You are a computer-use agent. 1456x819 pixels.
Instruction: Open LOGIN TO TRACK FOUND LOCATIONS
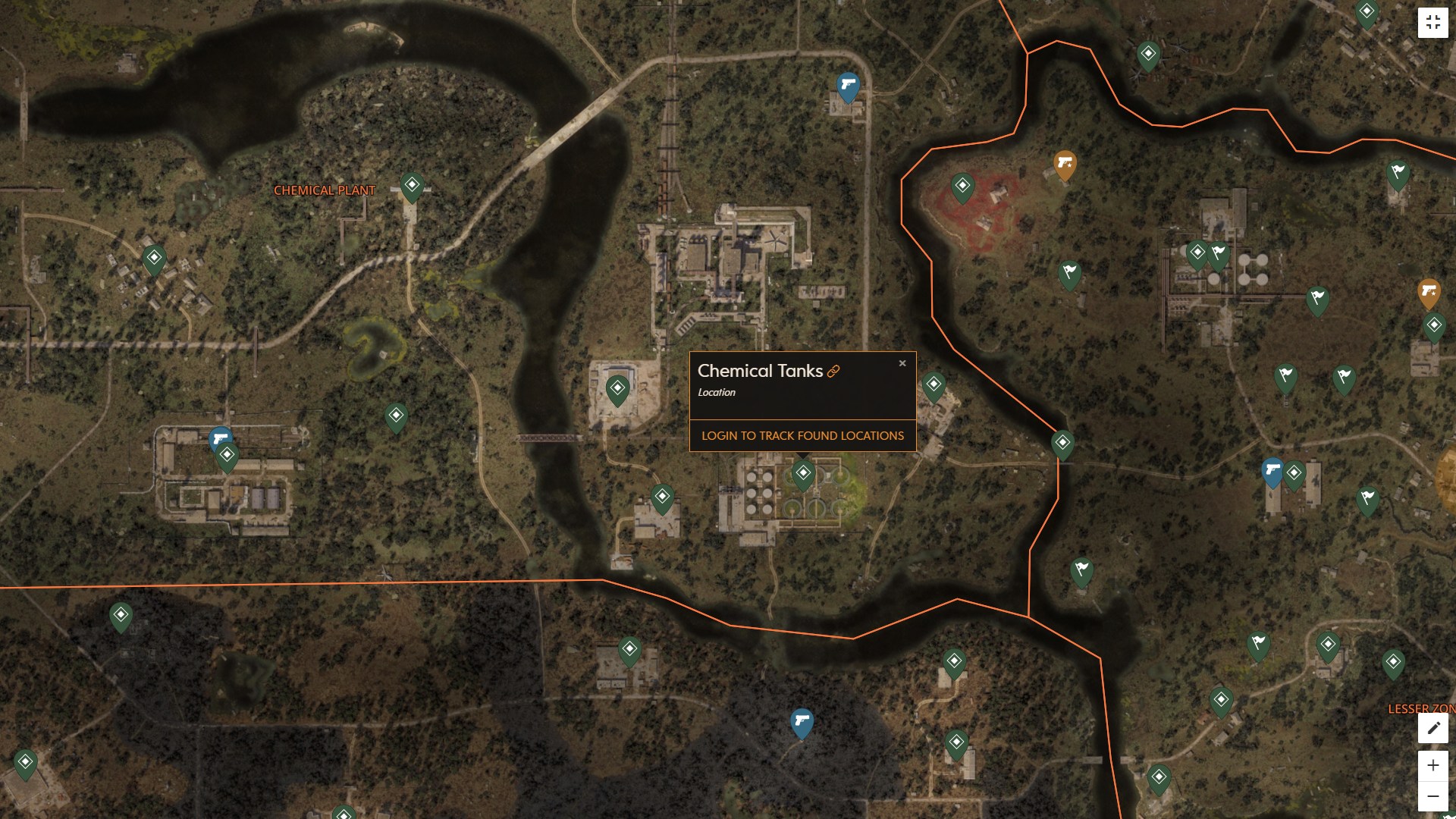(x=802, y=435)
